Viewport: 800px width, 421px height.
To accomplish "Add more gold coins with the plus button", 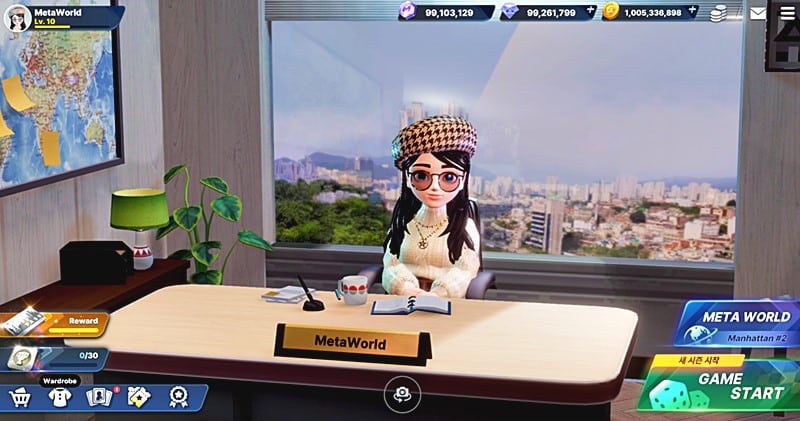I will pos(692,12).
